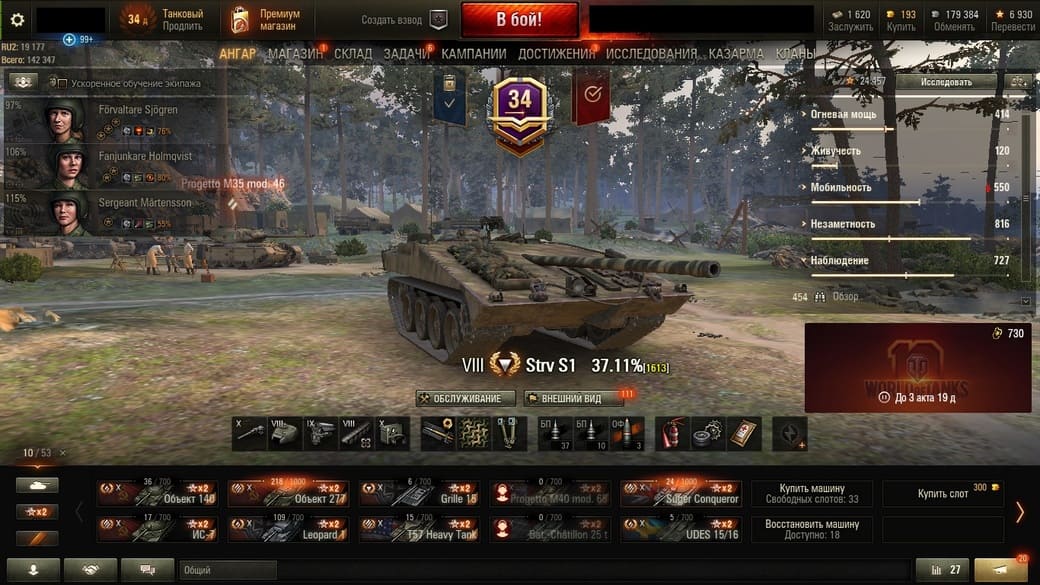Screen dimensions: 1040x585
Task: Switch to the ИССЛЕДОВАНИЯ tab
Action: (651, 53)
